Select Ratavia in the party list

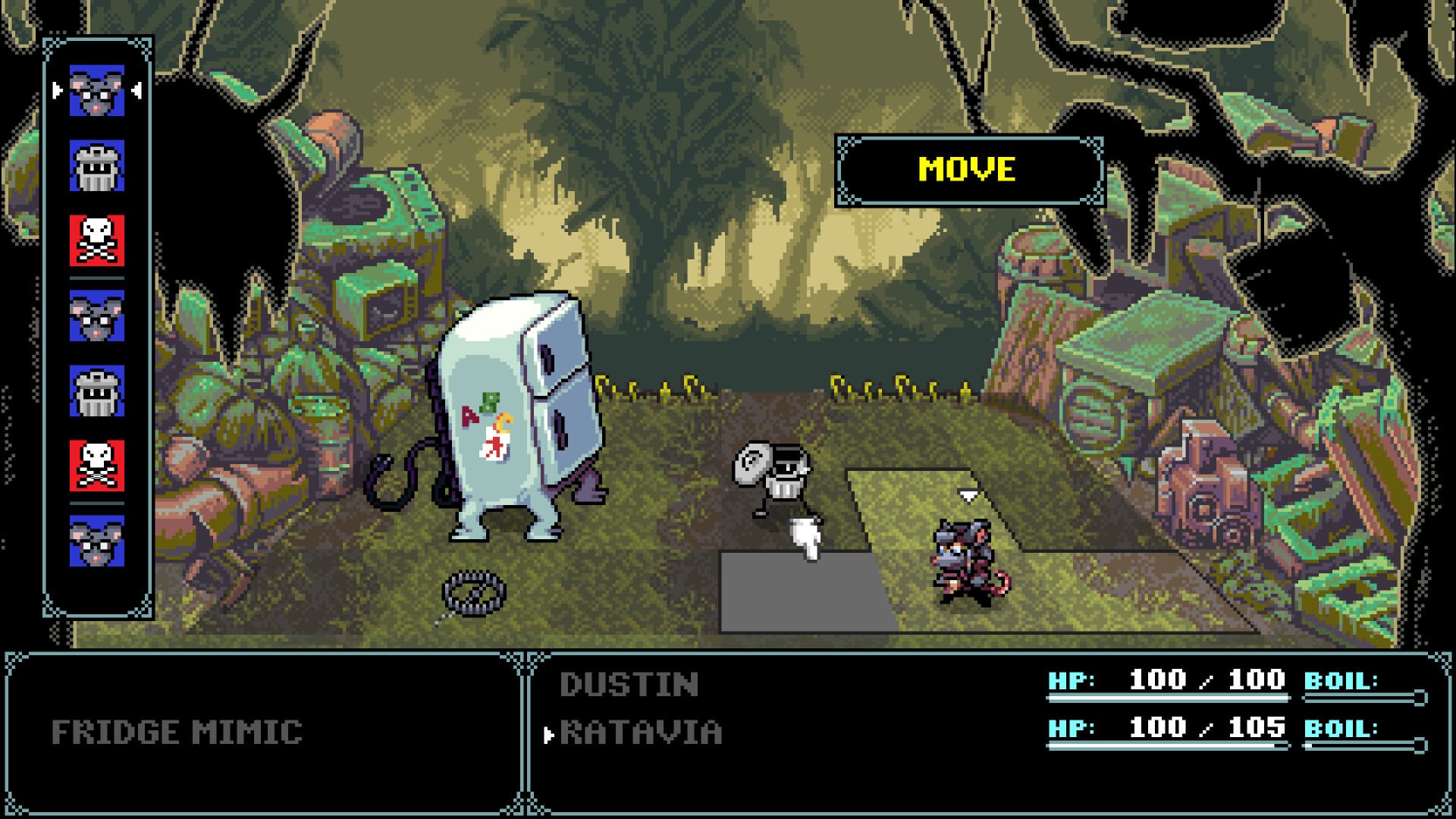[x=641, y=733]
